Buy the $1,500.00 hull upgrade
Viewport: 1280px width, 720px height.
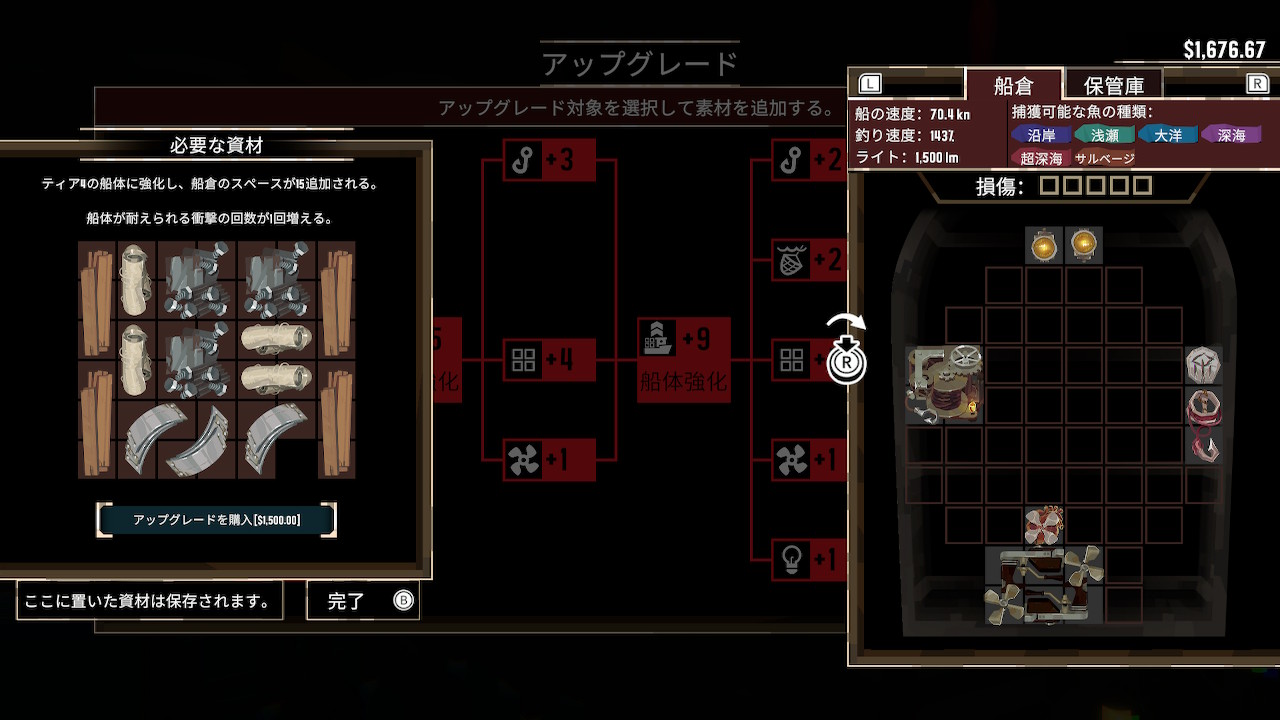coord(216,520)
